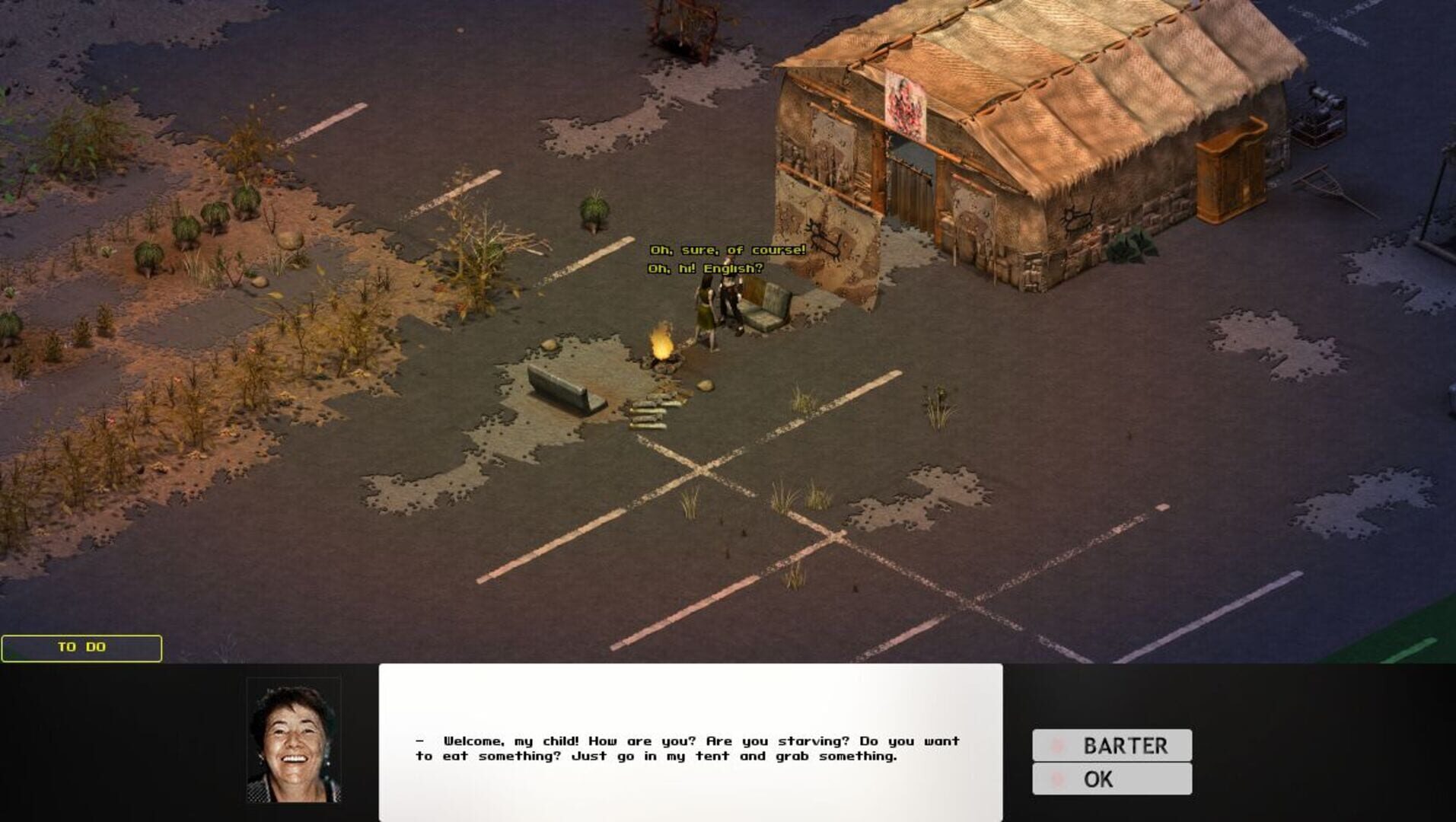
Task: Click the OK button to end dialogue
Action: (1111, 778)
